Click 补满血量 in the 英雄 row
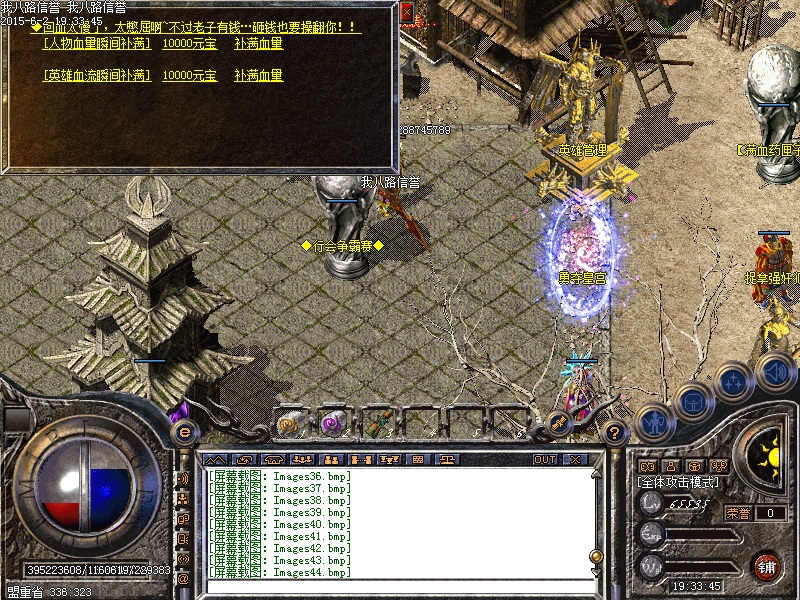This screenshot has height=600, width=800. pyautogui.click(x=258, y=75)
